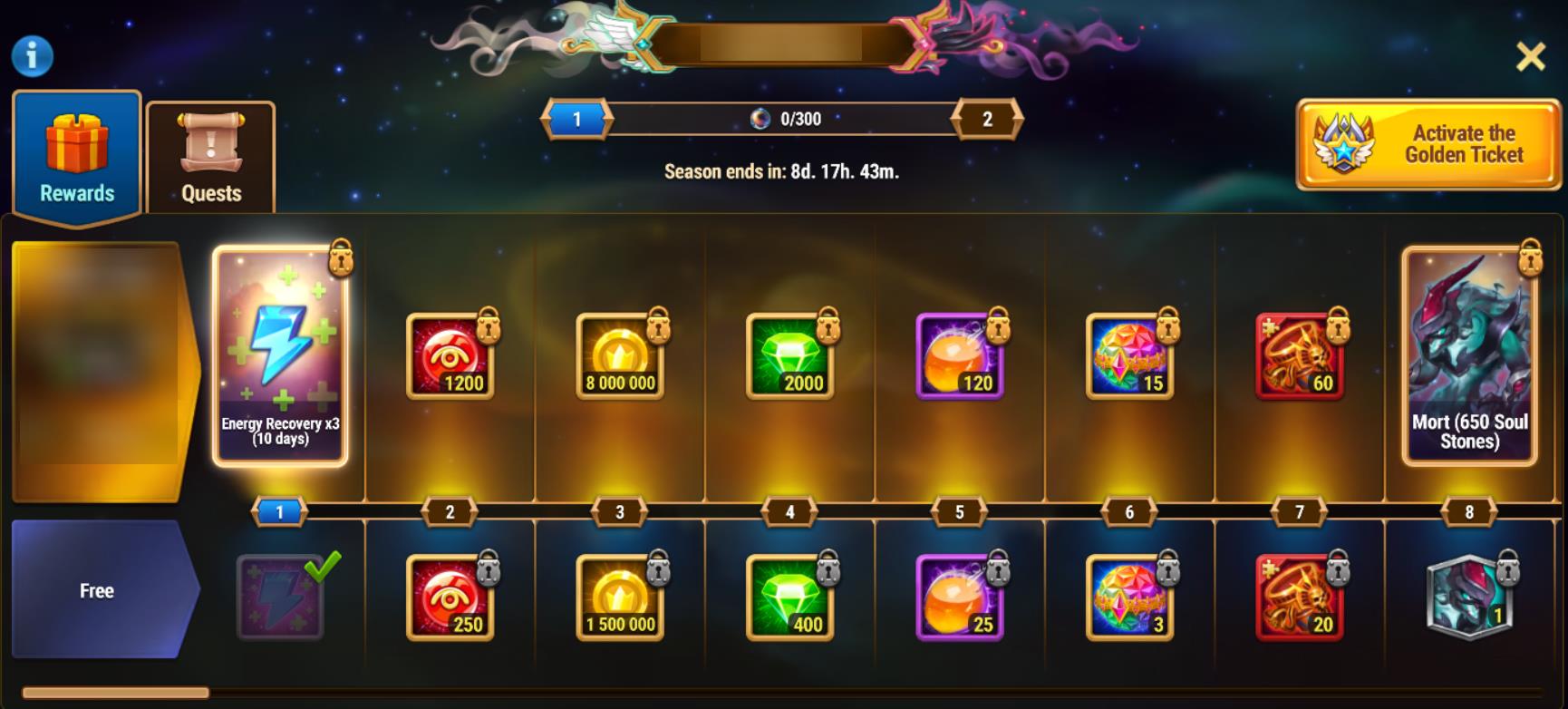Screen dimensions: 1568x709
Task: Select the free 3 rainbow gem reward
Action: click(x=1129, y=597)
